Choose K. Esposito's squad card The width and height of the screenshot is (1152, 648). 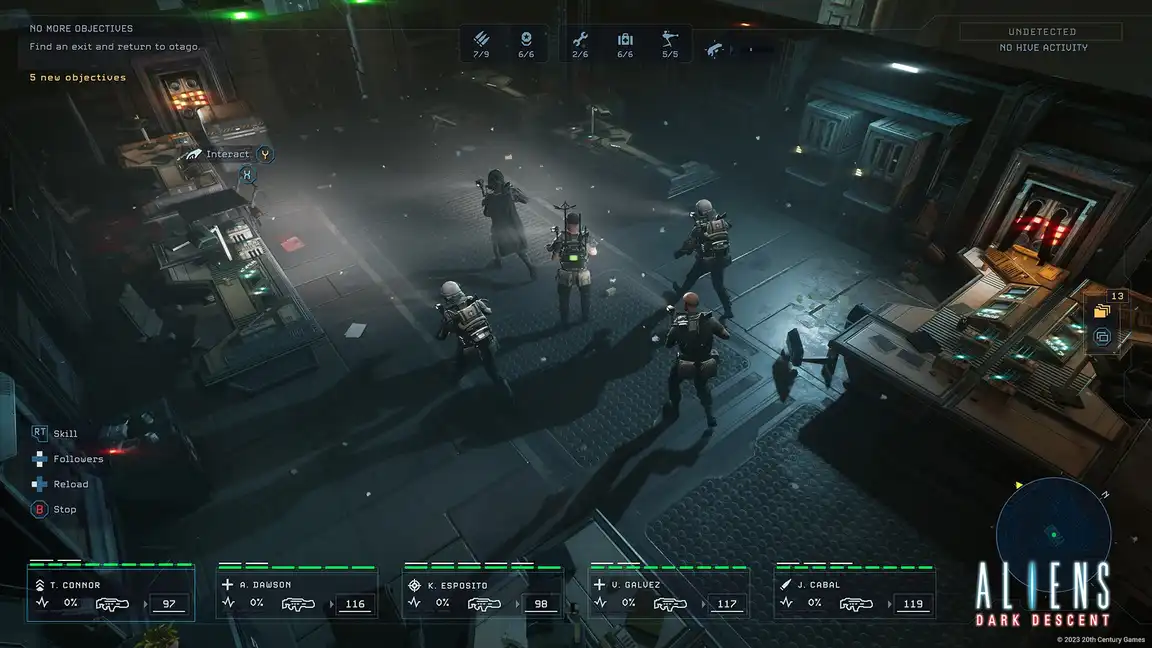(x=483, y=594)
